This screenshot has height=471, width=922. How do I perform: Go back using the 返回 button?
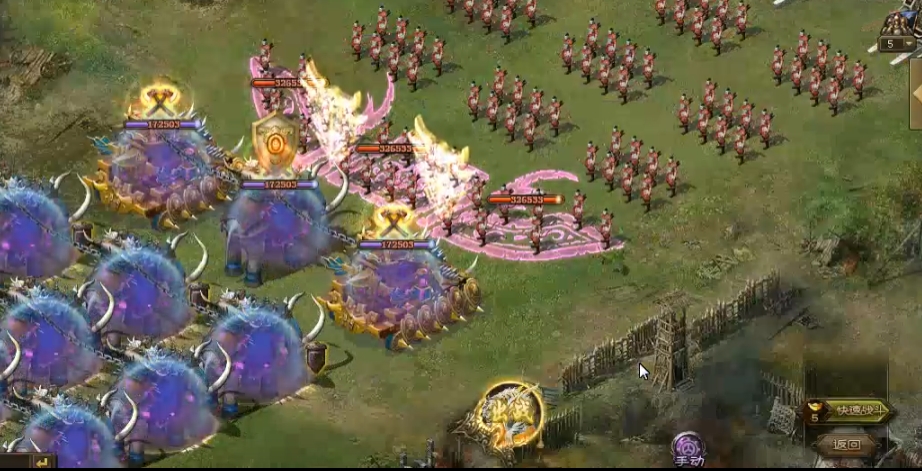click(x=846, y=445)
